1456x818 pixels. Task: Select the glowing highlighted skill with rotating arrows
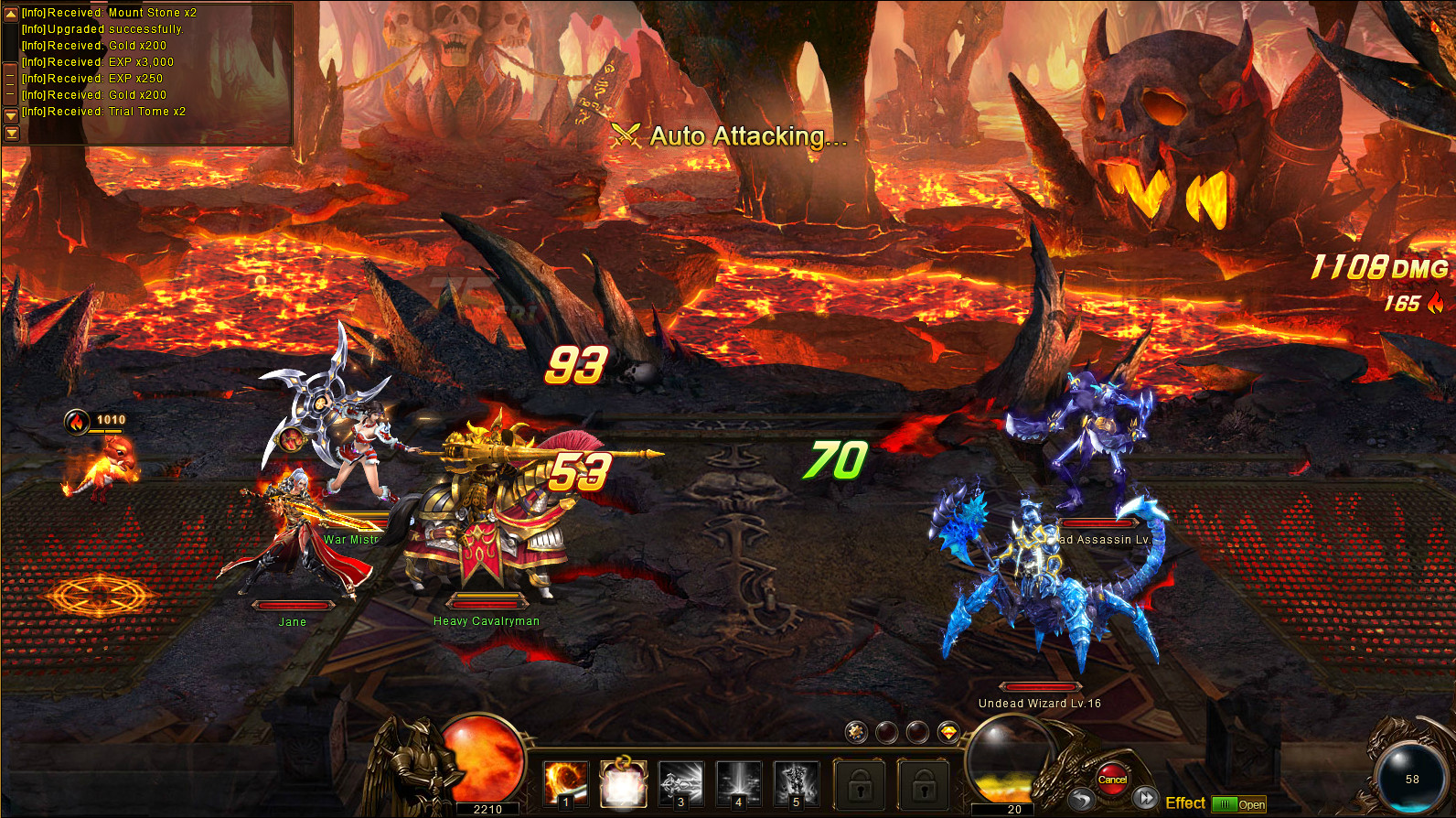click(623, 784)
